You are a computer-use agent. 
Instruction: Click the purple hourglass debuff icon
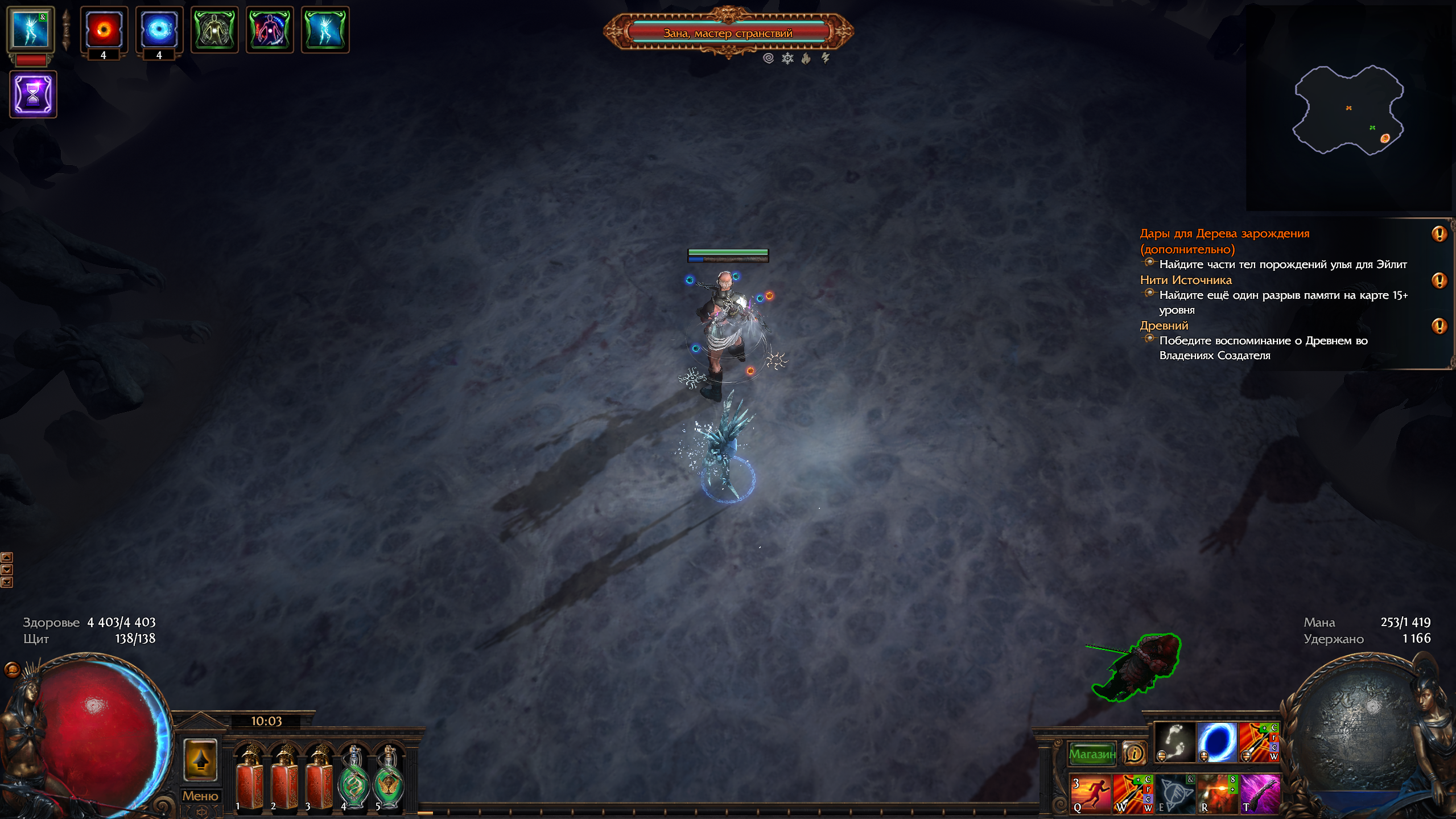pyautogui.click(x=33, y=94)
